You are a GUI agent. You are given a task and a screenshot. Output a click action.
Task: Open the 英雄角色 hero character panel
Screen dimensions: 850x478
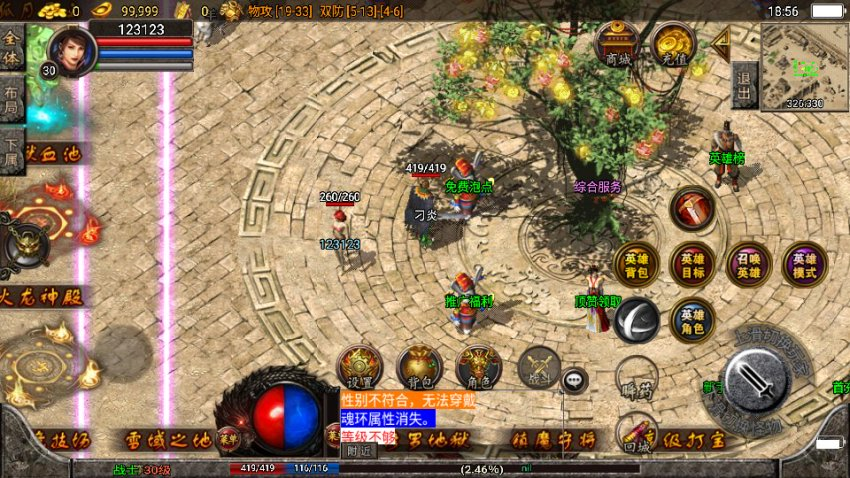coord(692,319)
